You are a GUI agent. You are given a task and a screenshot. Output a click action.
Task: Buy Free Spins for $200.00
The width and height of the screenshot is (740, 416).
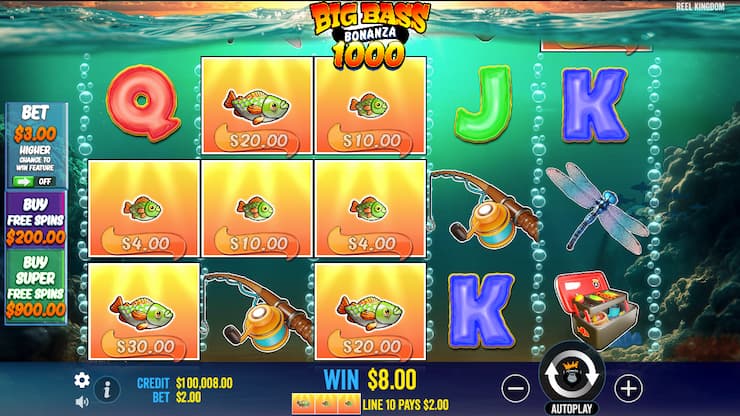[x=35, y=219]
